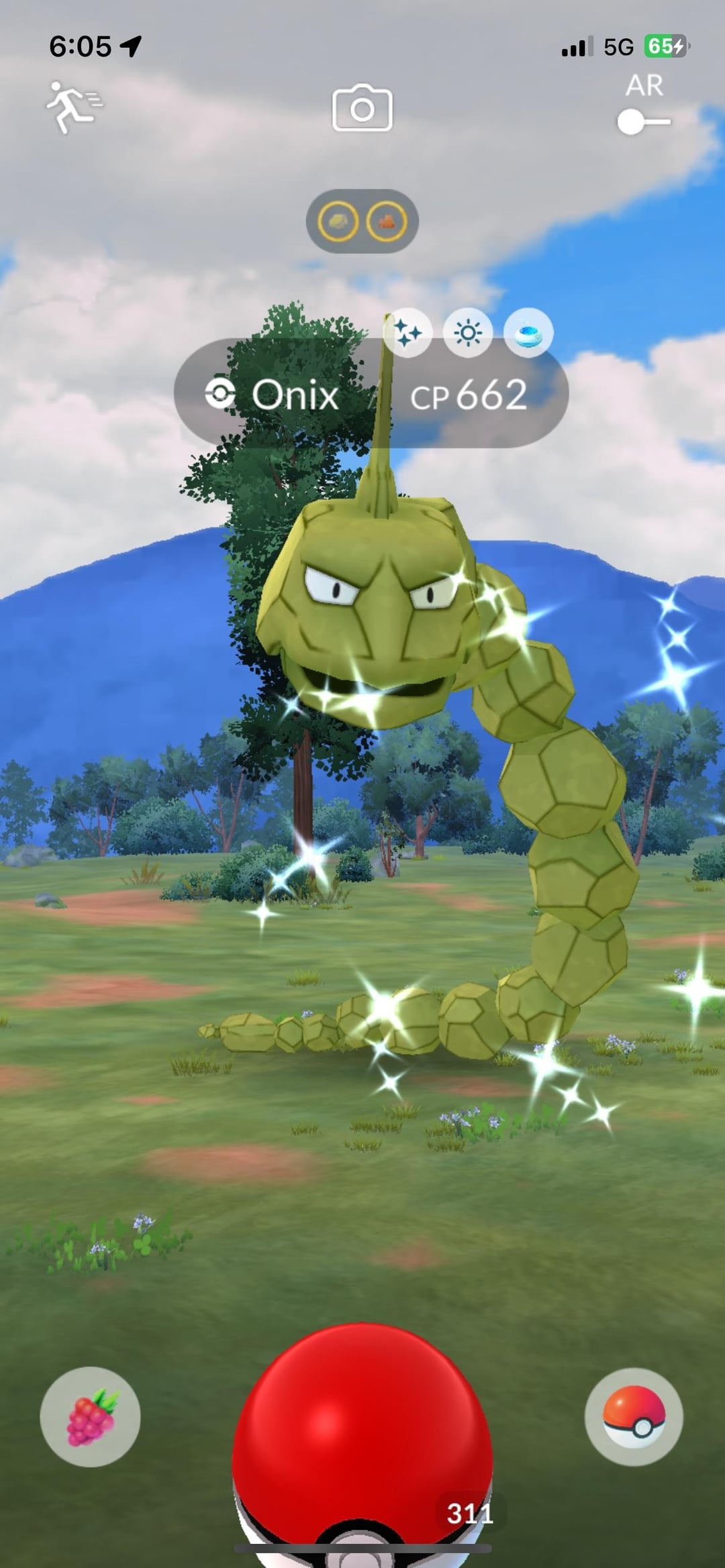Tap the blue incense-style icon by CP
This screenshot has width=725, height=1568.
coord(528,333)
